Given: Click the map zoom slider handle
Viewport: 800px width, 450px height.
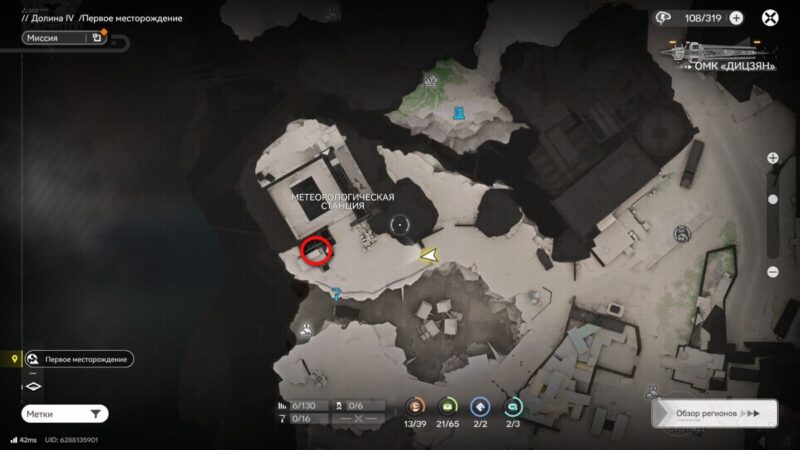Looking at the screenshot, I should 772,200.
